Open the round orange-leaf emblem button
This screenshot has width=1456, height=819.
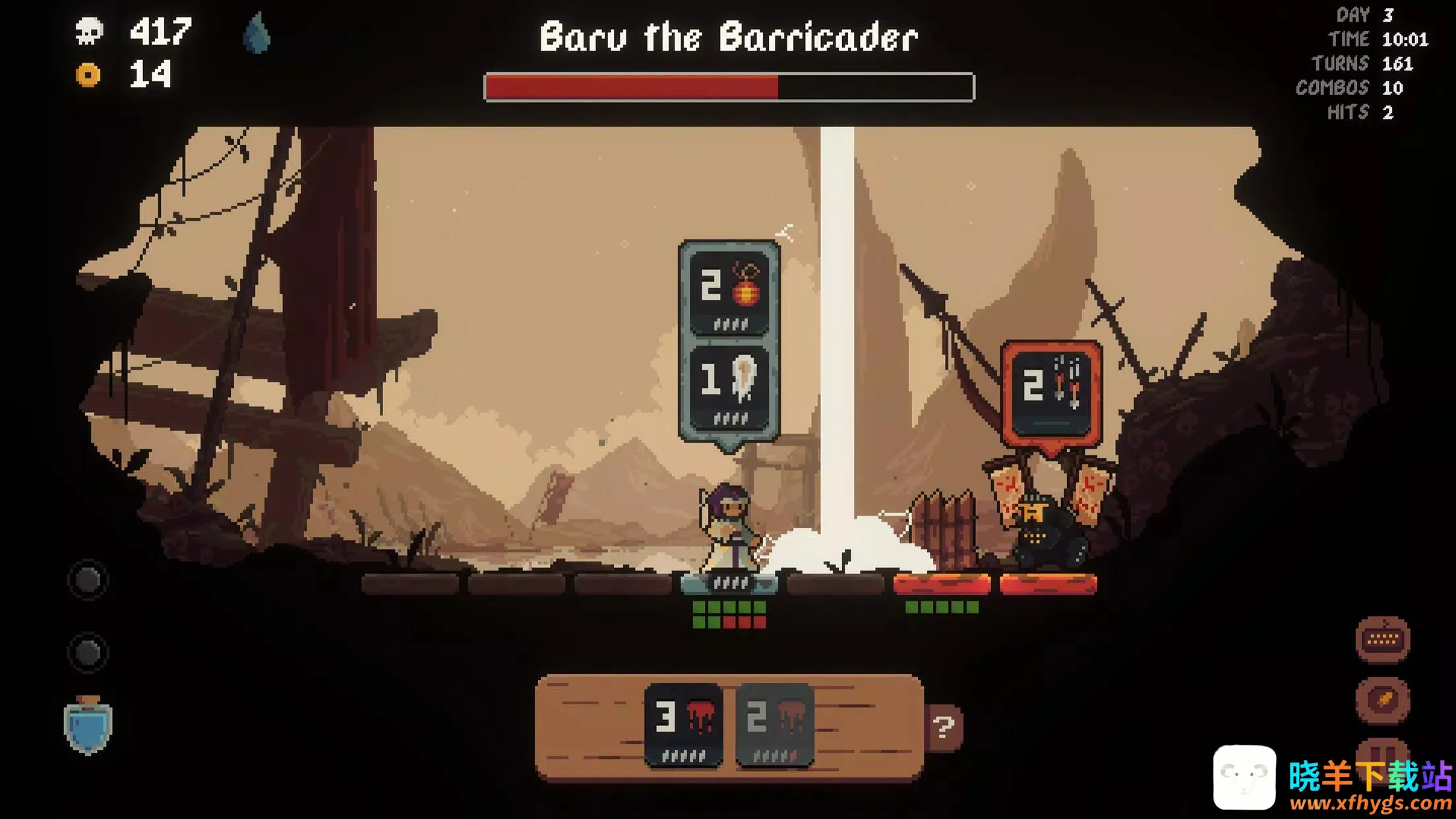[1382, 699]
